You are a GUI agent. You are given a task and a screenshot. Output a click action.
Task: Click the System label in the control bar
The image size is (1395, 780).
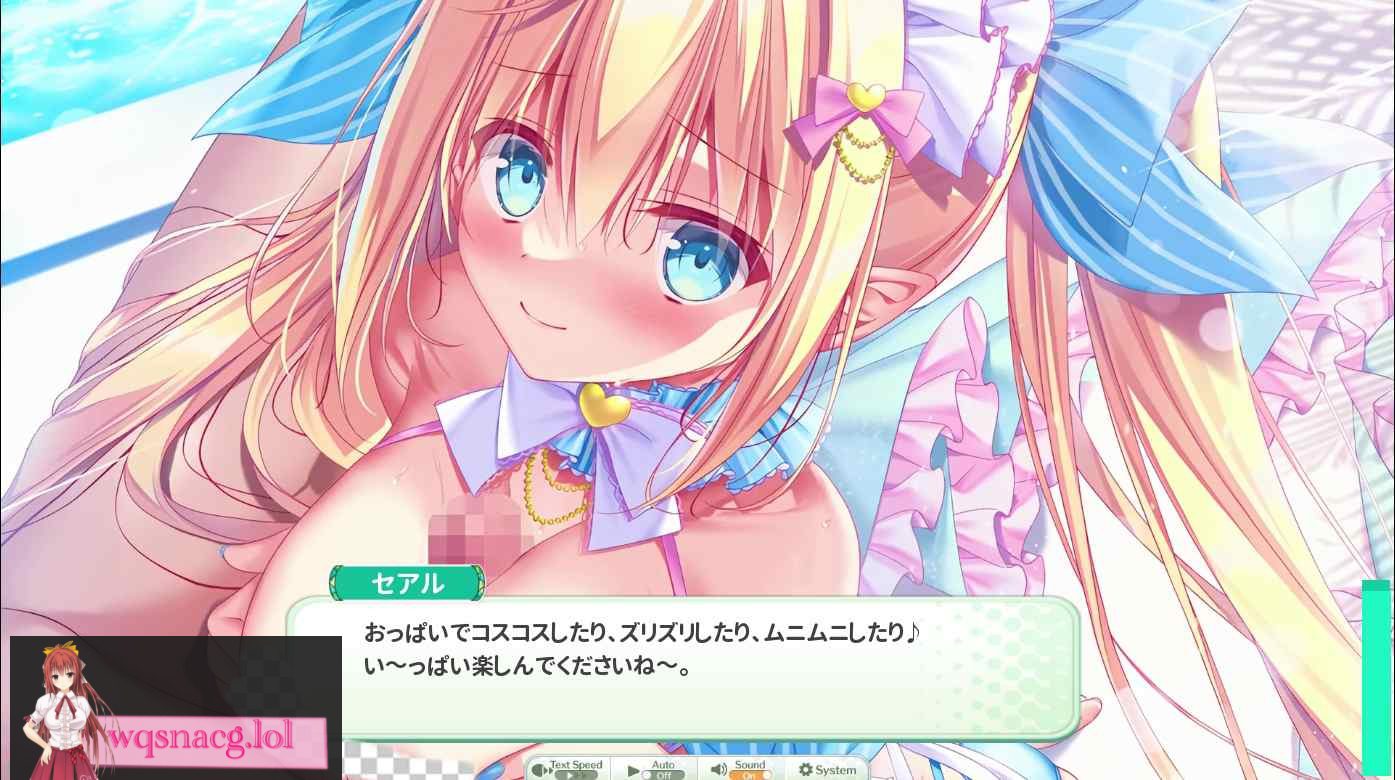pos(836,768)
